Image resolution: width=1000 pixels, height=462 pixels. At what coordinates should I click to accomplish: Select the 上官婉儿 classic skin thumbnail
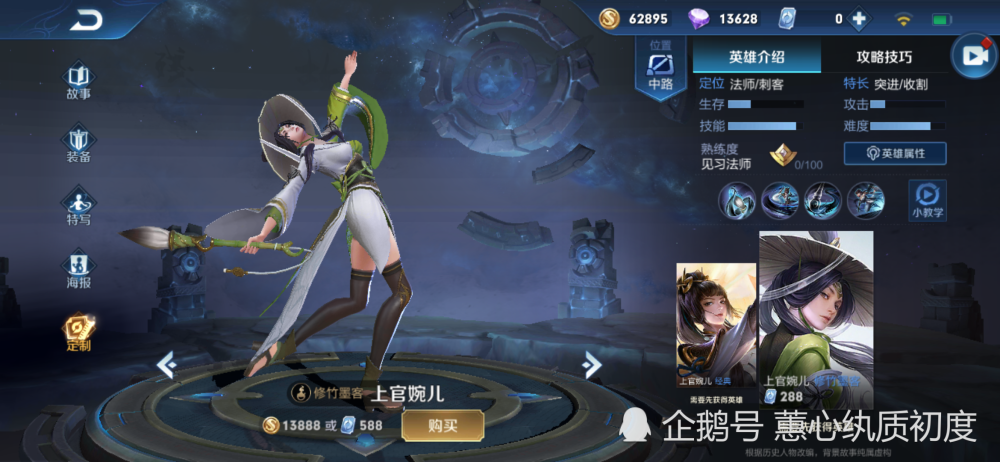tap(716, 325)
